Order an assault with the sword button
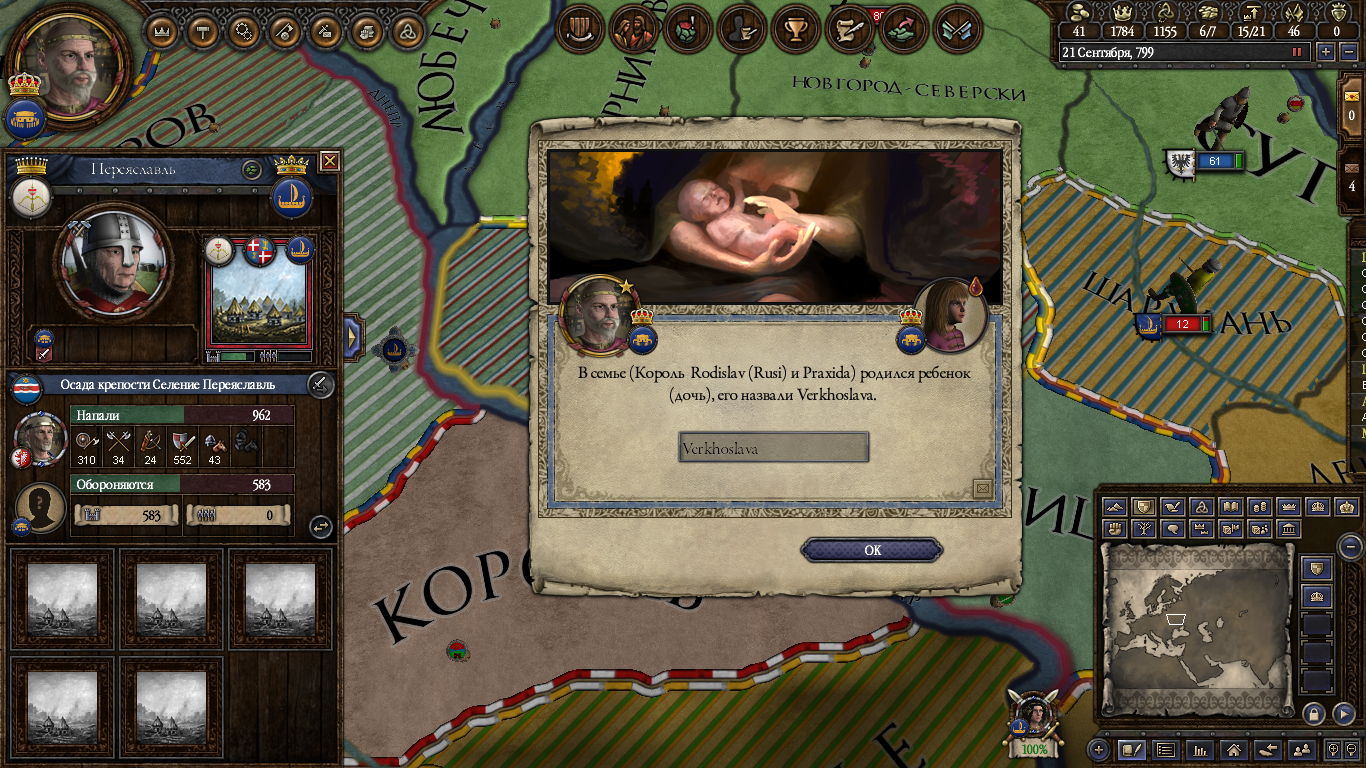The height and width of the screenshot is (768, 1366). [x=319, y=383]
